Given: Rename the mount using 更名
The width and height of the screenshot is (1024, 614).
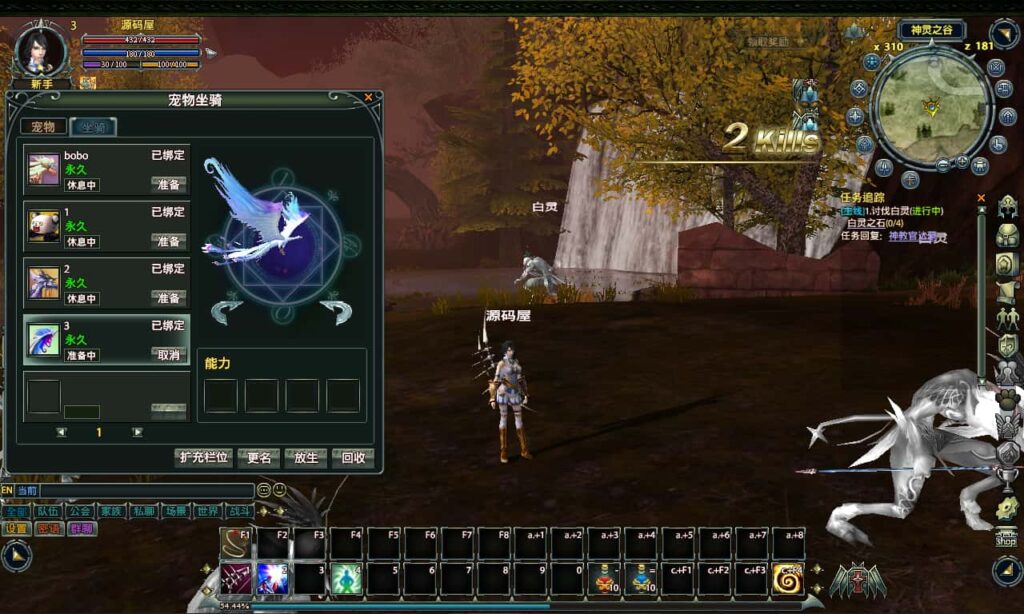Looking at the screenshot, I should [x=258, y=458].
